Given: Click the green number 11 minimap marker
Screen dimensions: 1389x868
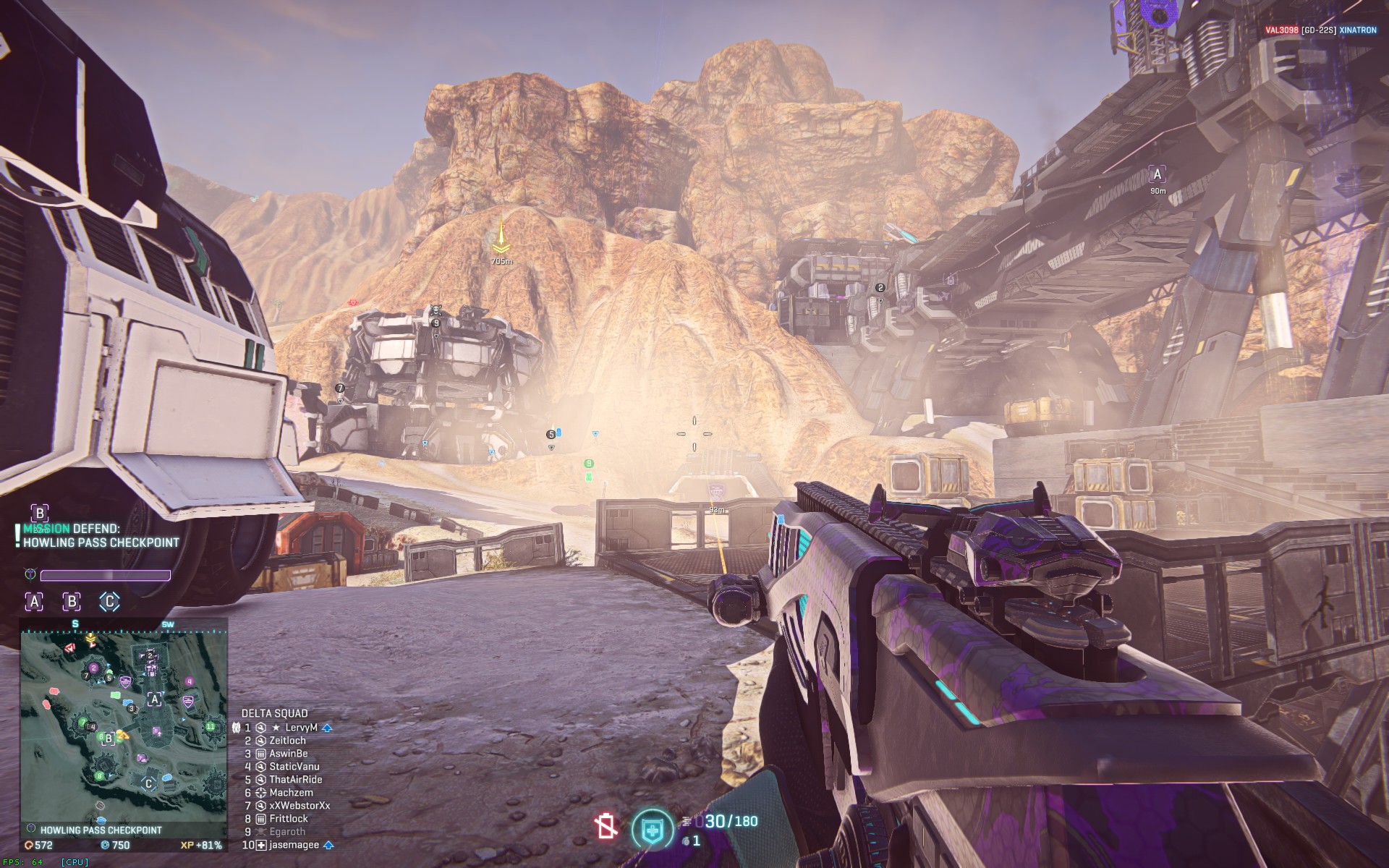Looking at the screenshot, I should [211, 726].
